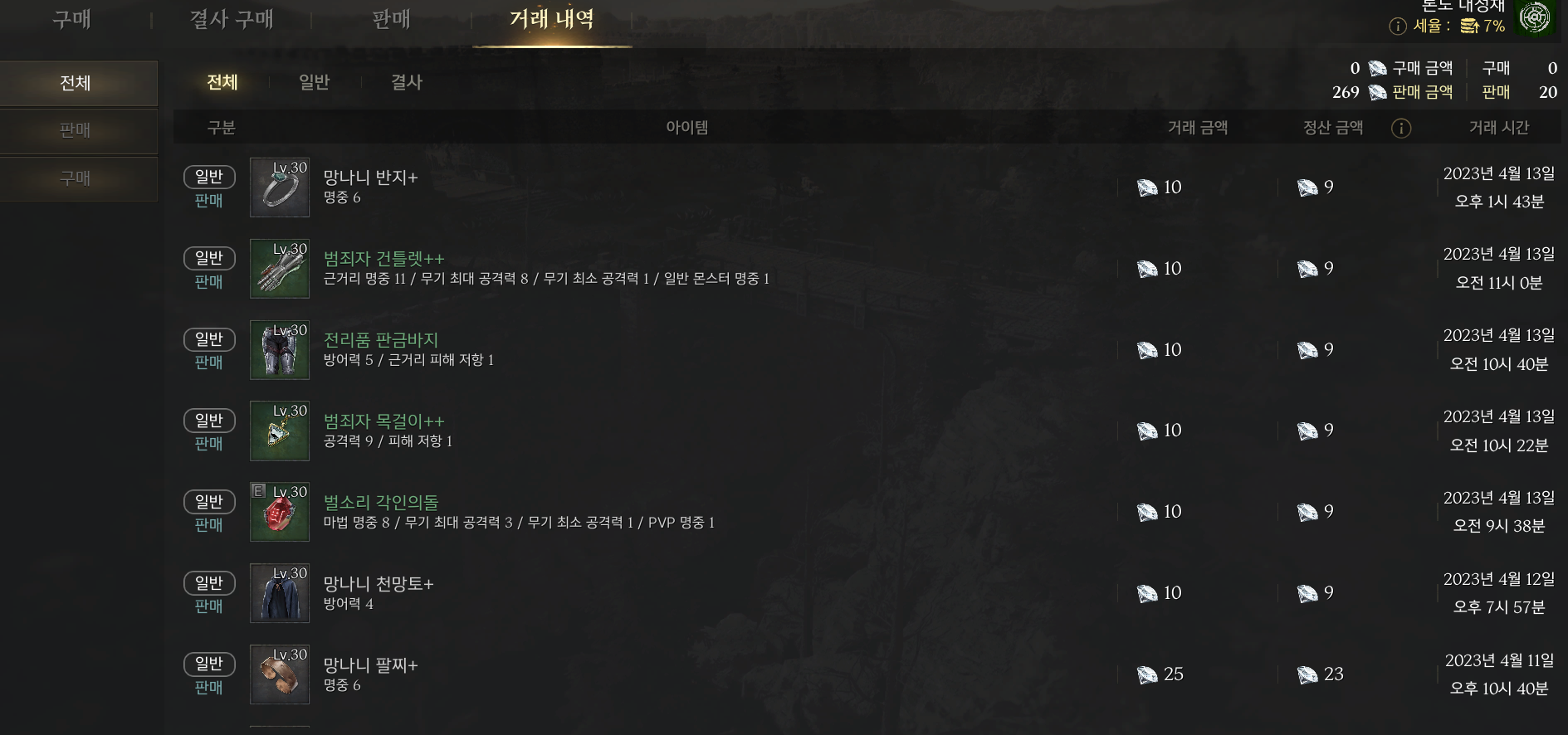The width and height of the screenshot is (1568, 735).
Task: Click the diamond icon showing settlement amount 23
Action: coord(1309,674)
